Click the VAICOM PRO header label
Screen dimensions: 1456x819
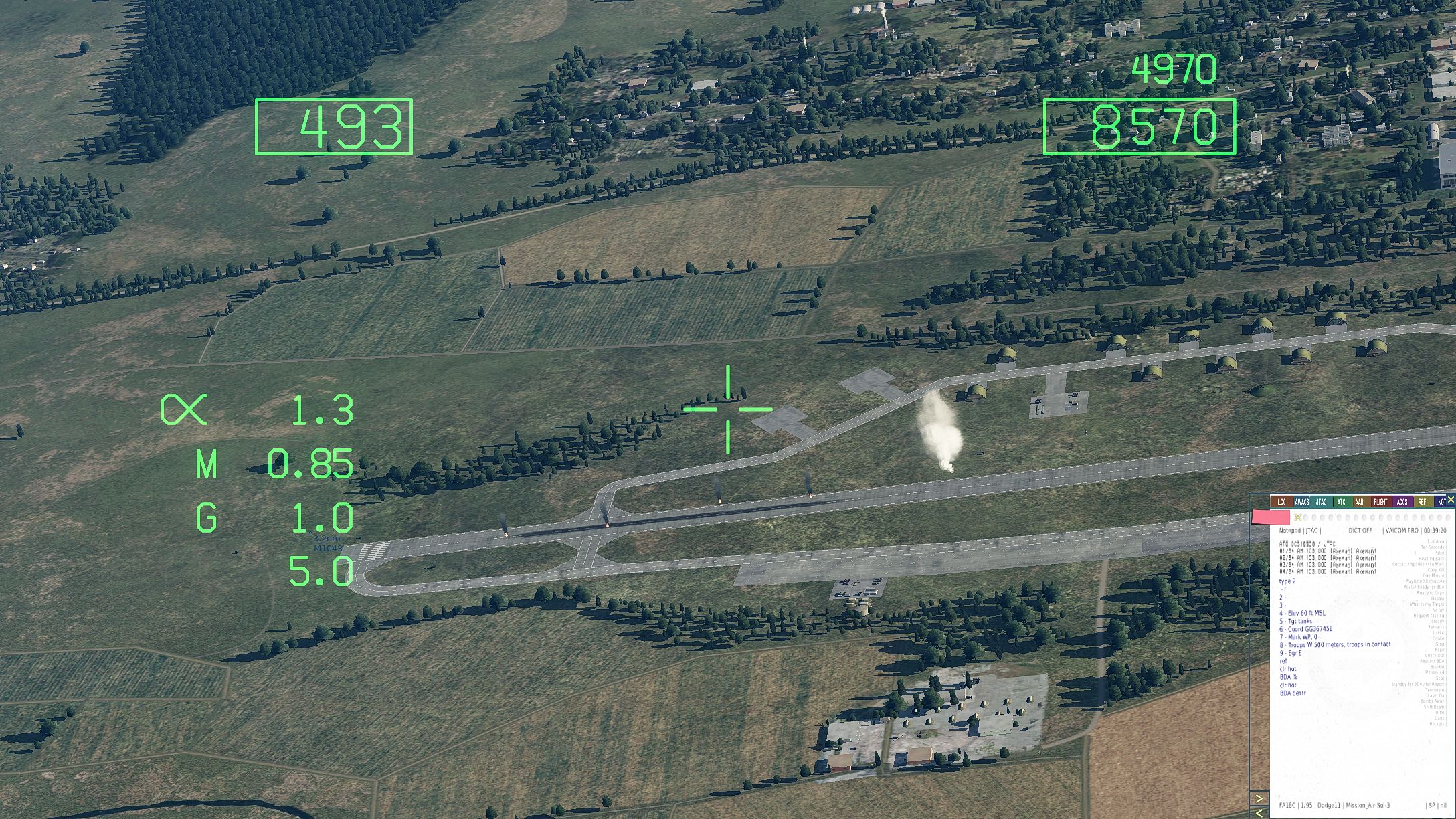tap(1402, 529)
